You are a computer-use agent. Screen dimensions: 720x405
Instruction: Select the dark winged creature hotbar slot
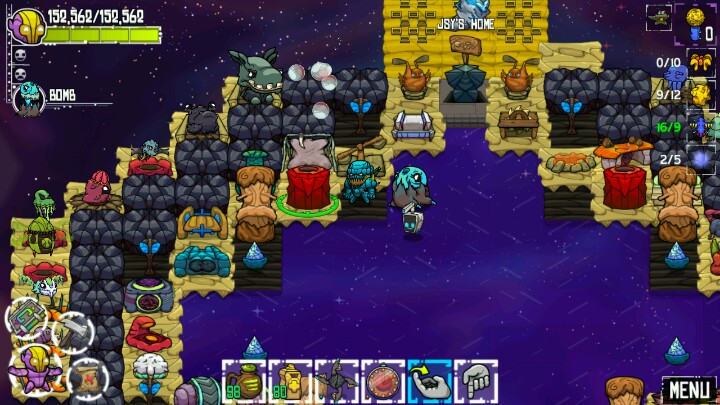click(337, 382)
